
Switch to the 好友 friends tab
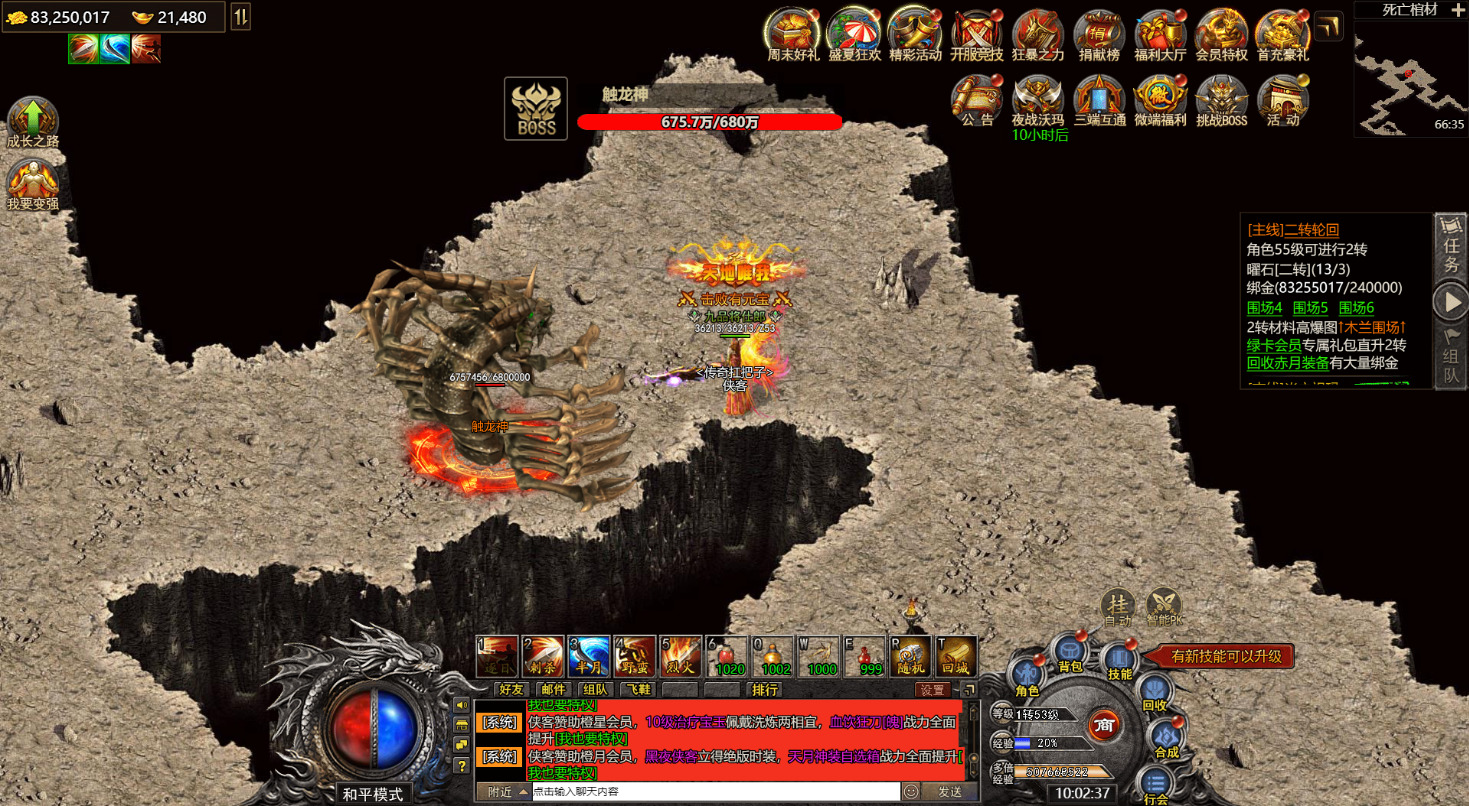coord(511,689)
